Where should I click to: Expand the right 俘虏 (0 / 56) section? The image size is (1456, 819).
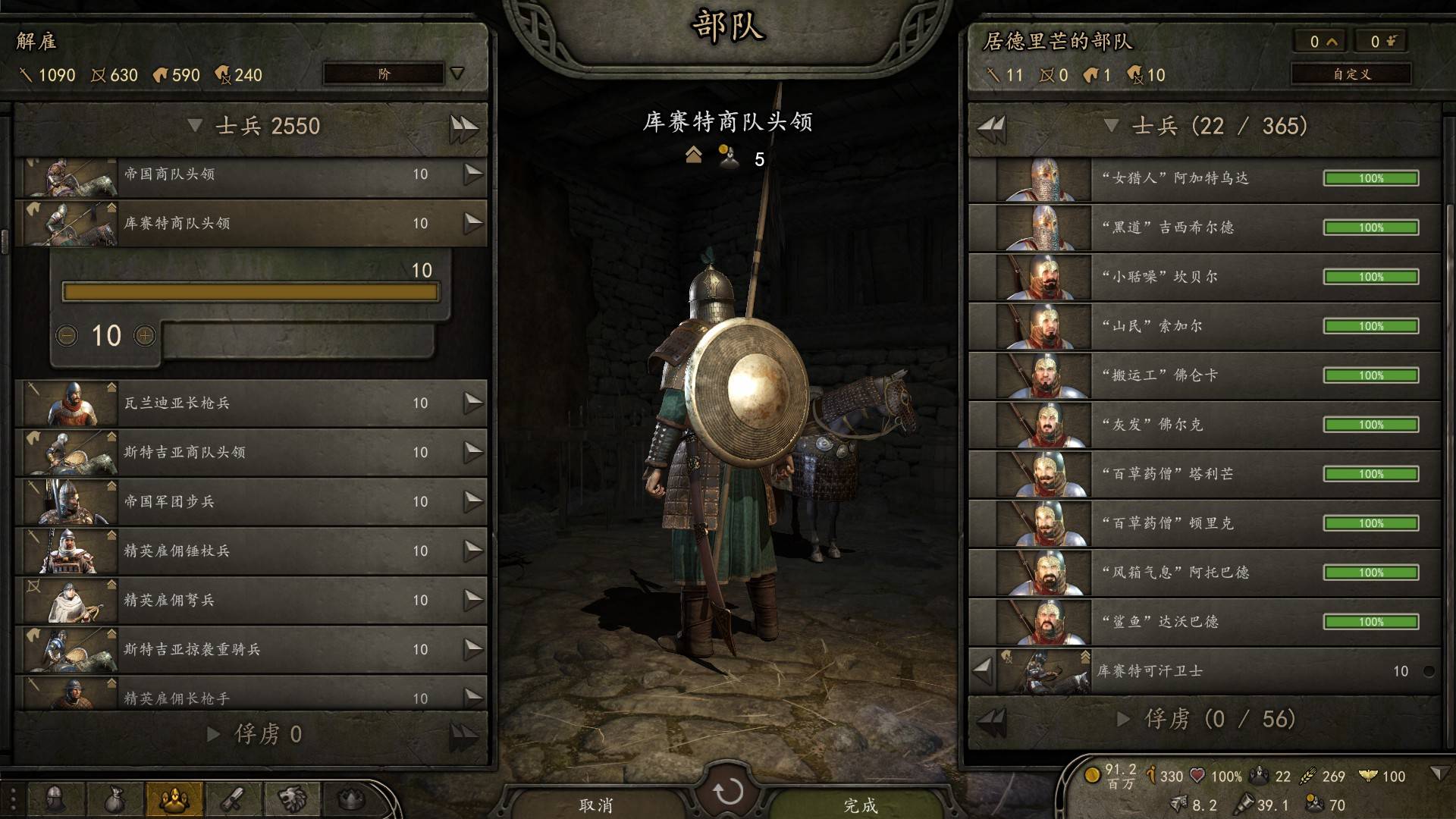pyautogui.click(x=1124, y=719)
